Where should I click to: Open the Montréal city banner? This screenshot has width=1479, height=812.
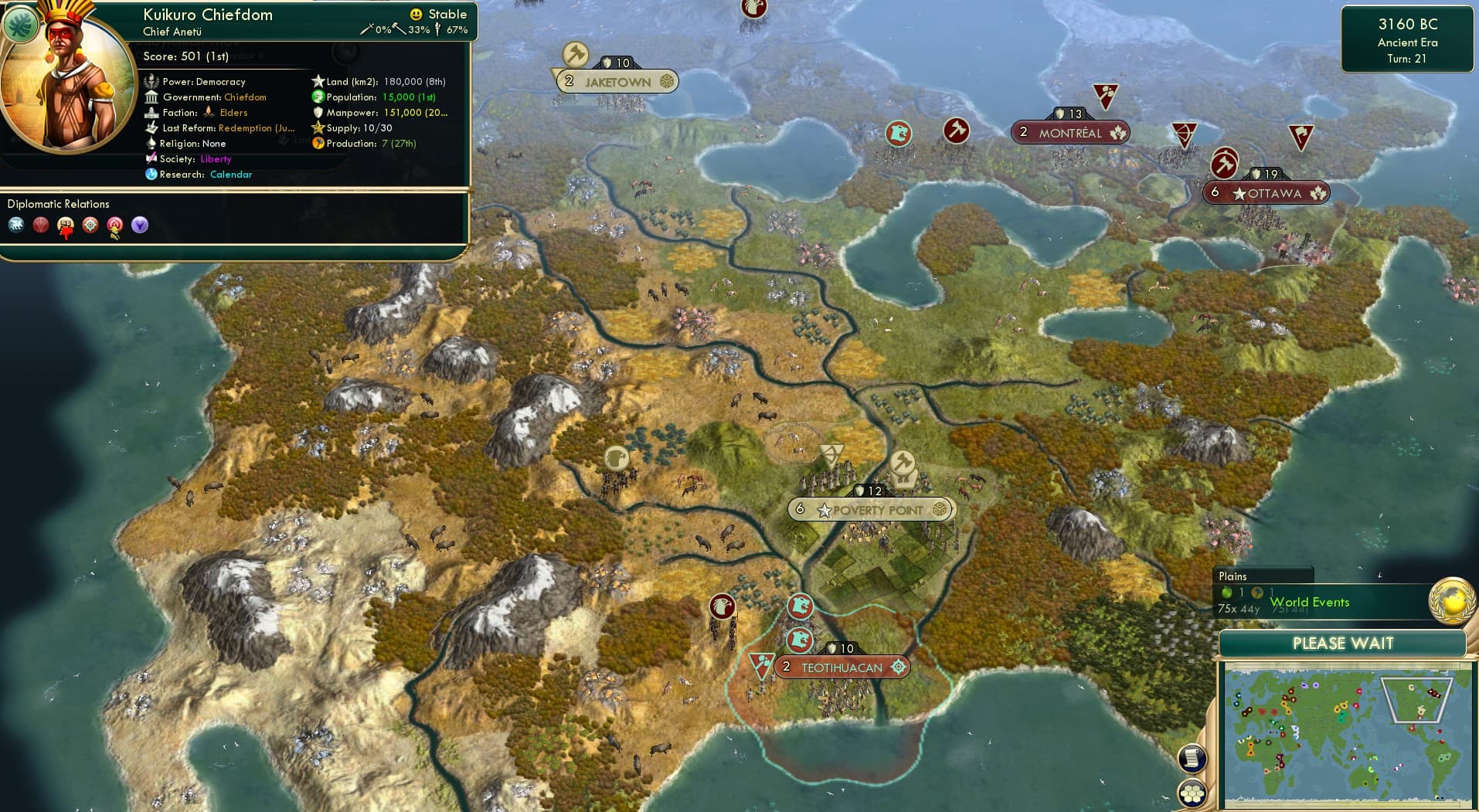[x=1069, y=132]
